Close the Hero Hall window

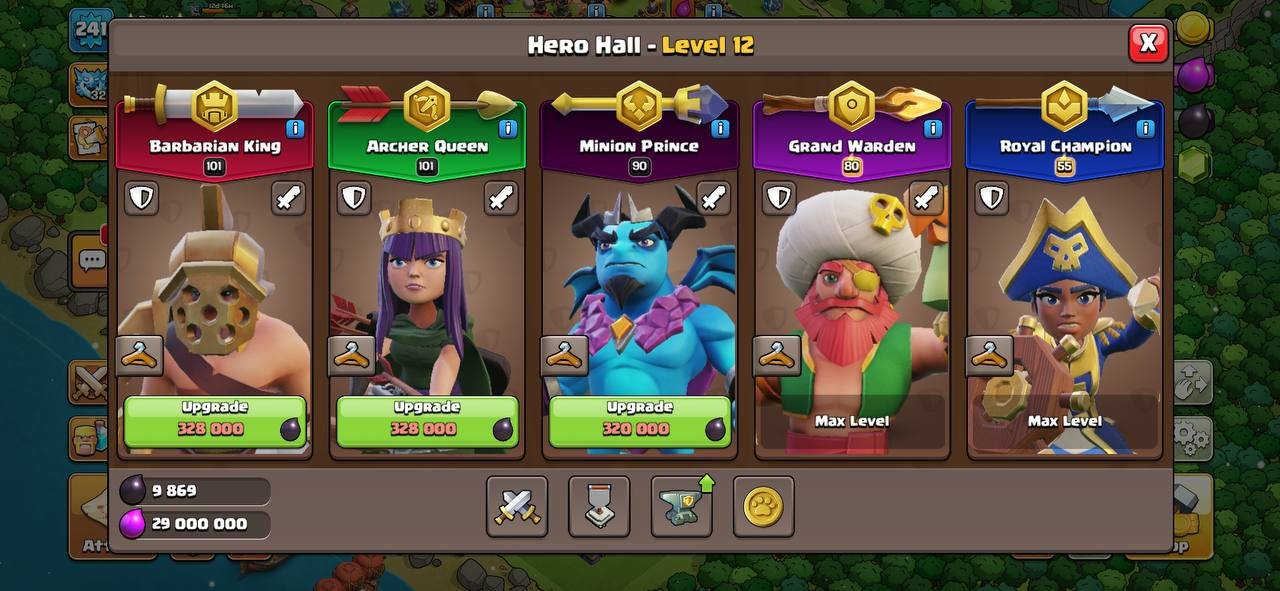[1148, 43]
